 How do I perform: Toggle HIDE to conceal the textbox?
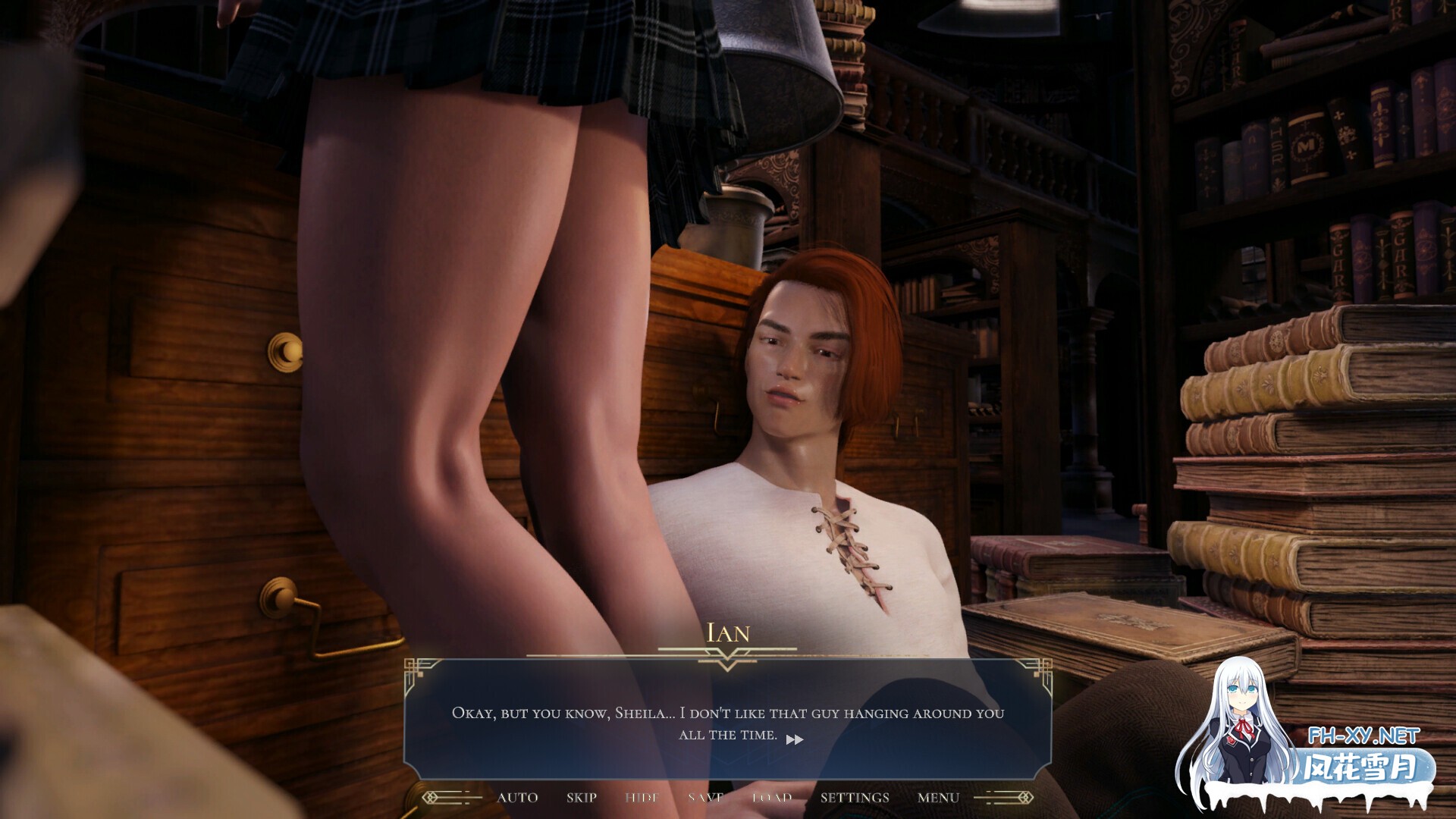[641, 797]
